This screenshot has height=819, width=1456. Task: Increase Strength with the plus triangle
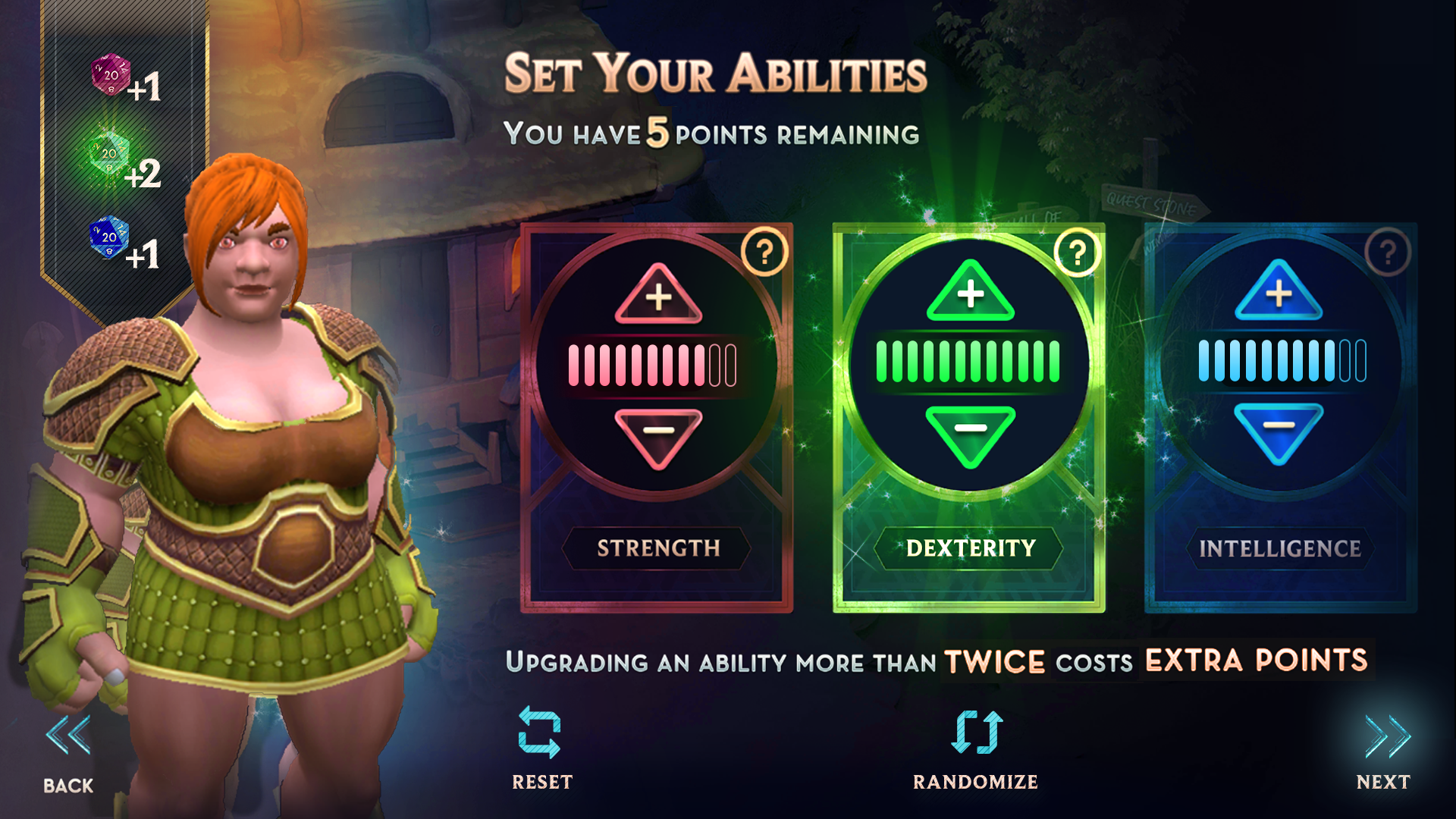click(657, 297)
